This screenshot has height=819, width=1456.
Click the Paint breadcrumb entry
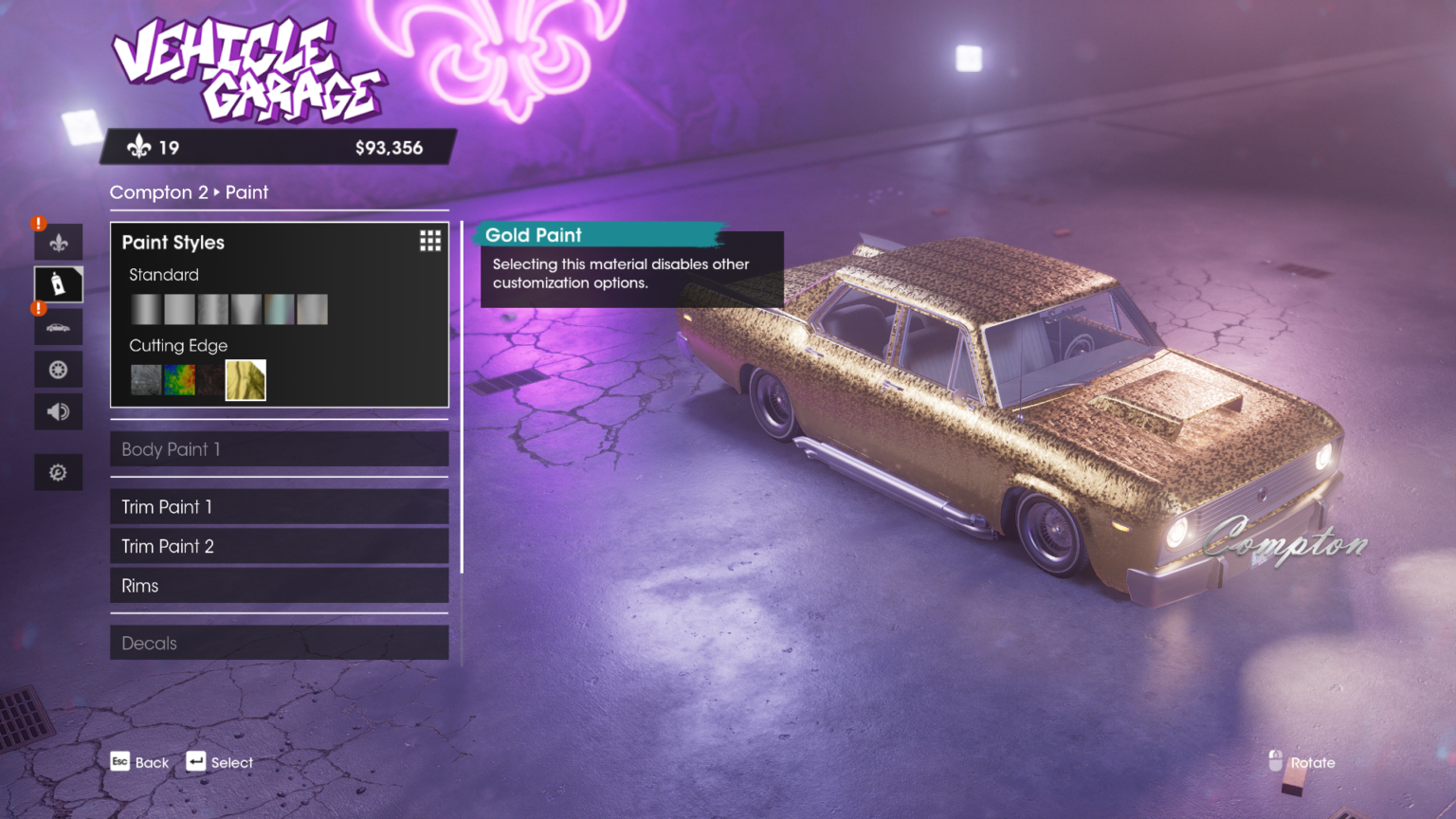(x=247, y=192)
